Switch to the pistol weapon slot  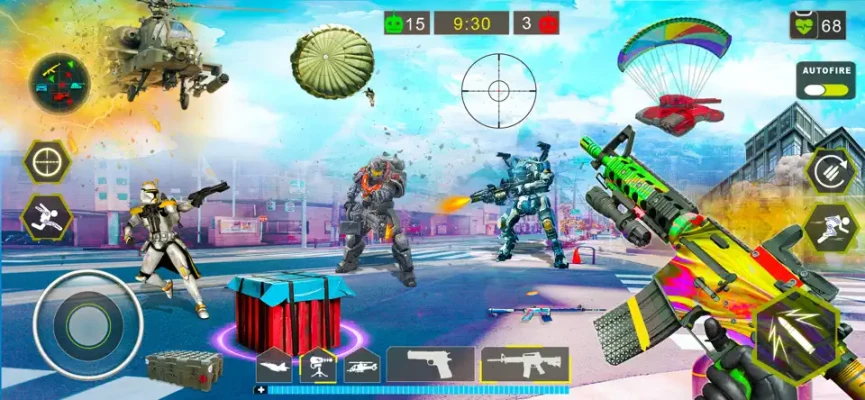[431, 364]
